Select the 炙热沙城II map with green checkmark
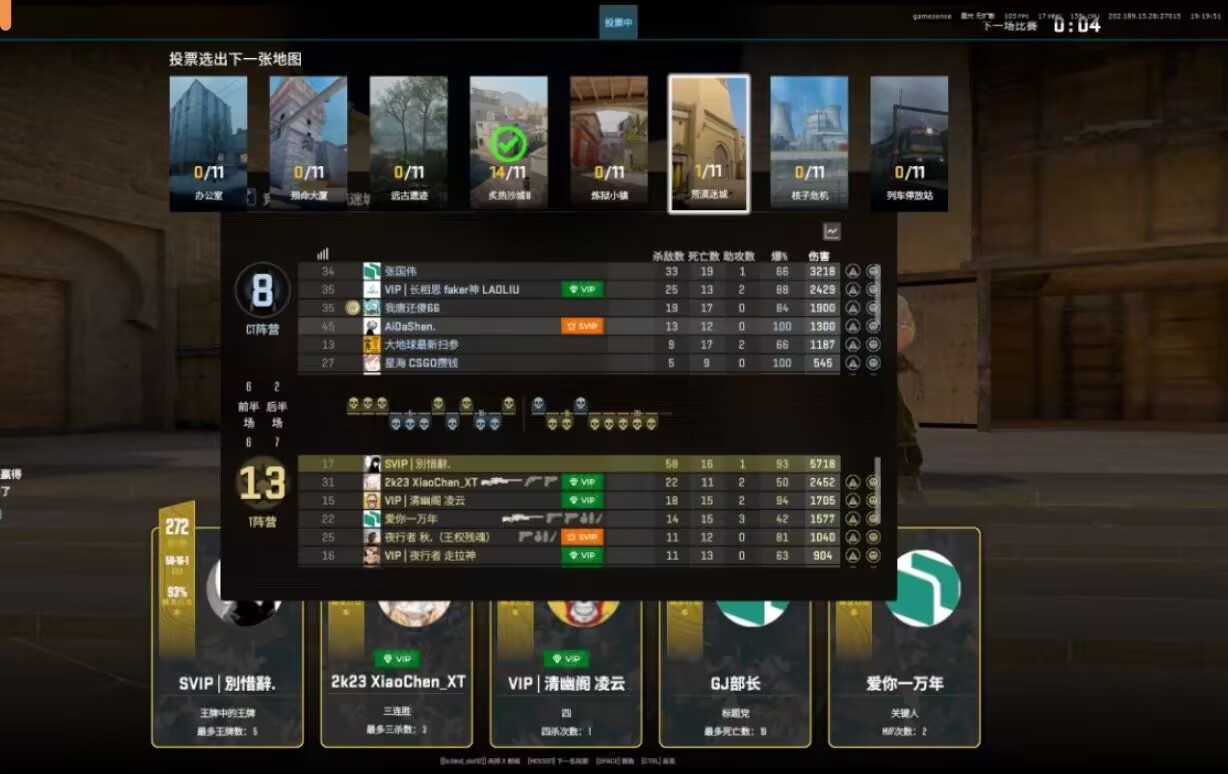The image size is (1228, 774). pos(508,142)
